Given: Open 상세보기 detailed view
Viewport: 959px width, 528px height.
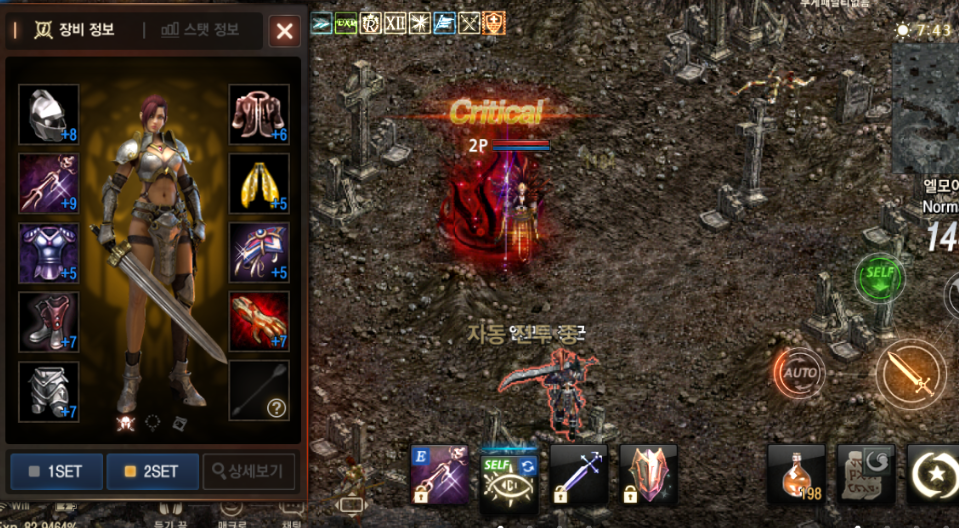Looking at the screenshot, I should tap(248, 471).
